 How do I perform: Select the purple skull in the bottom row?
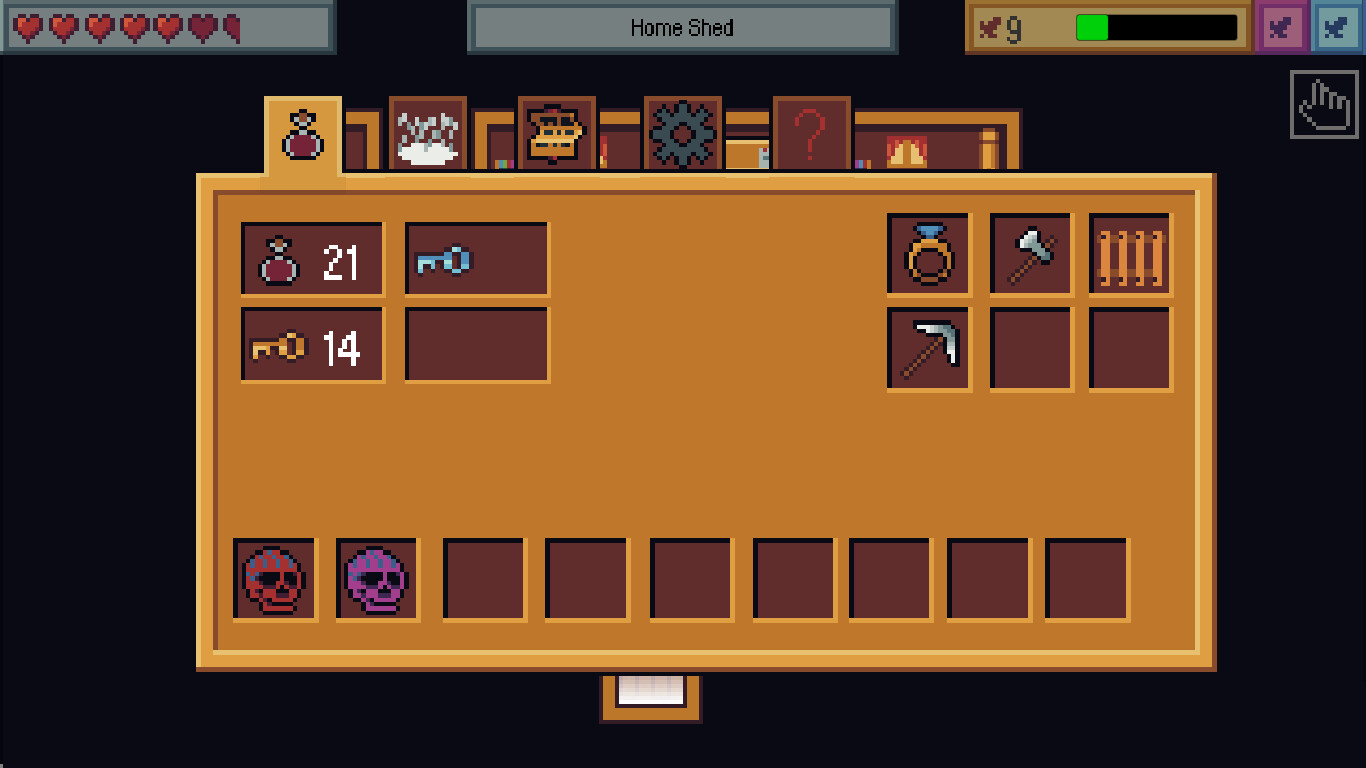377,577
